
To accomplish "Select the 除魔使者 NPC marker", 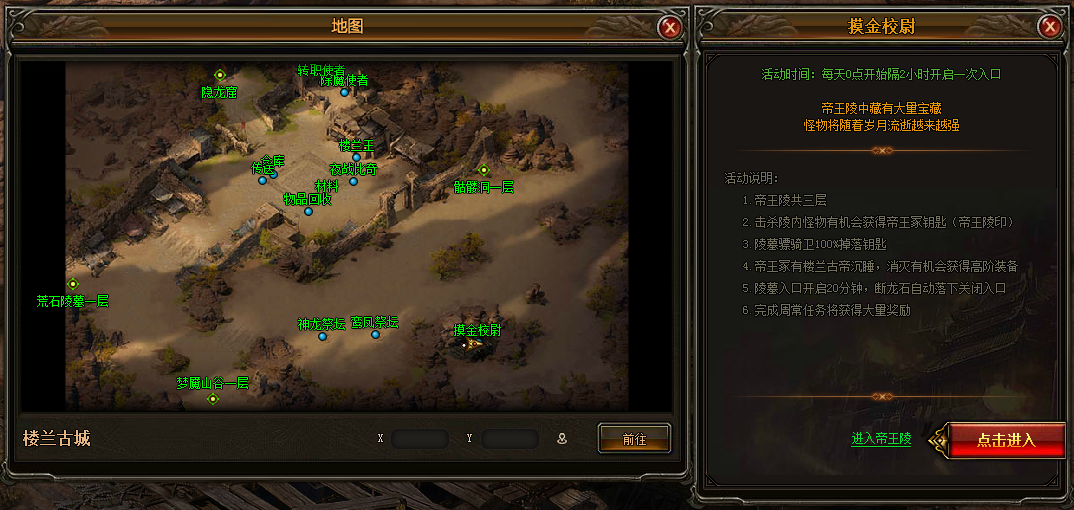I will click(x=344, y=92).
